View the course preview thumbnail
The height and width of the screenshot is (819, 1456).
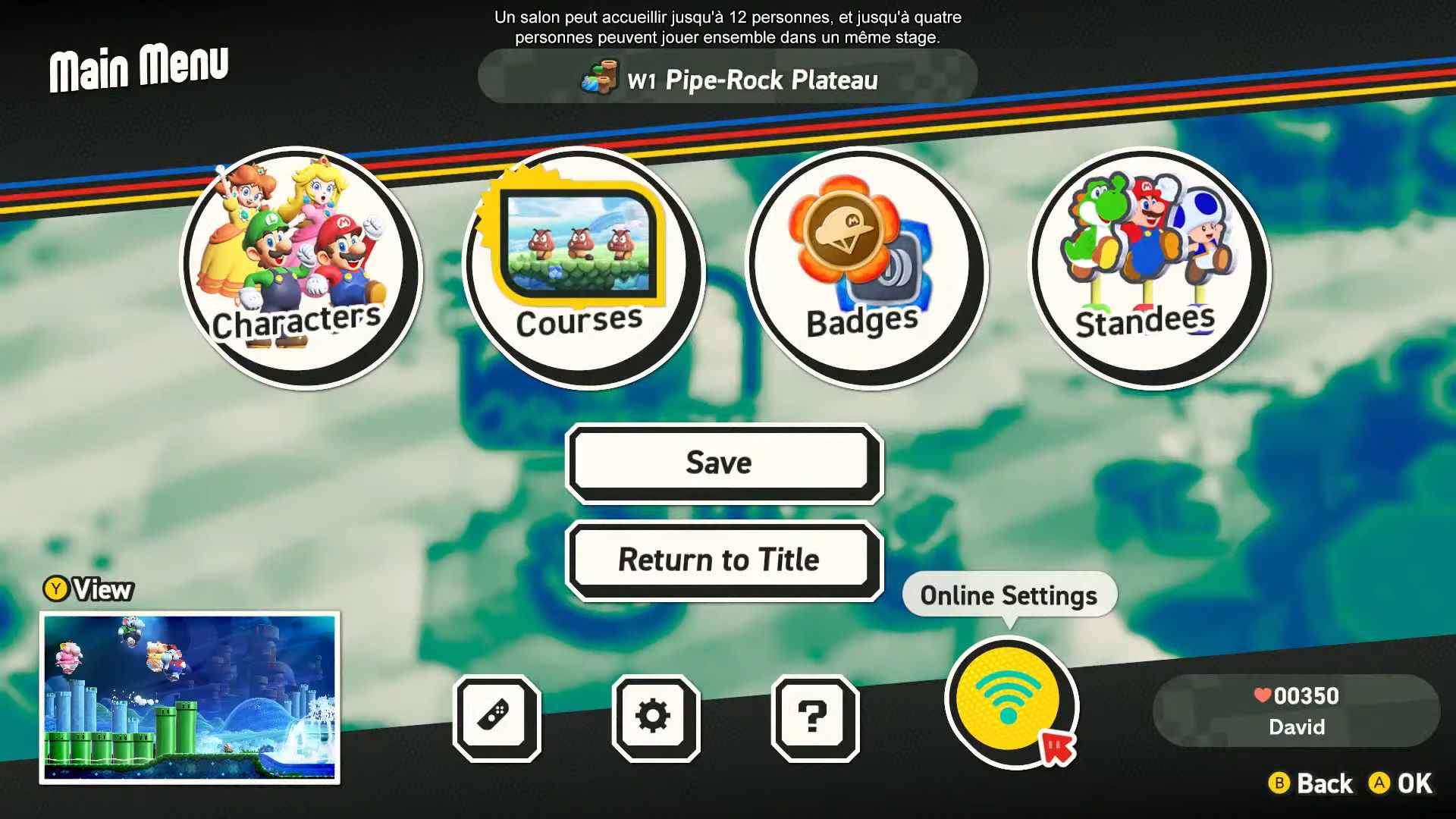[190, 698]
